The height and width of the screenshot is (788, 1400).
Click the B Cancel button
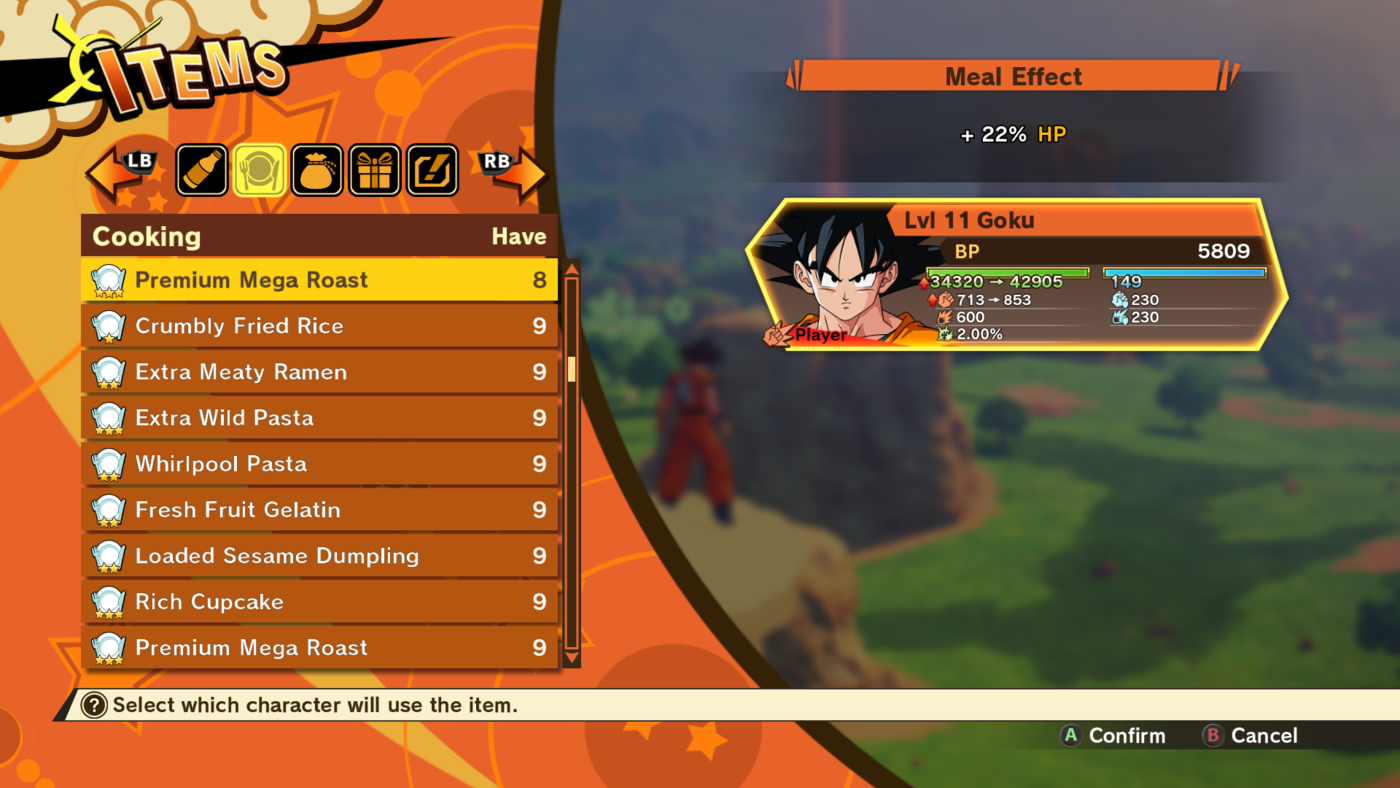tap(1249, 735)
